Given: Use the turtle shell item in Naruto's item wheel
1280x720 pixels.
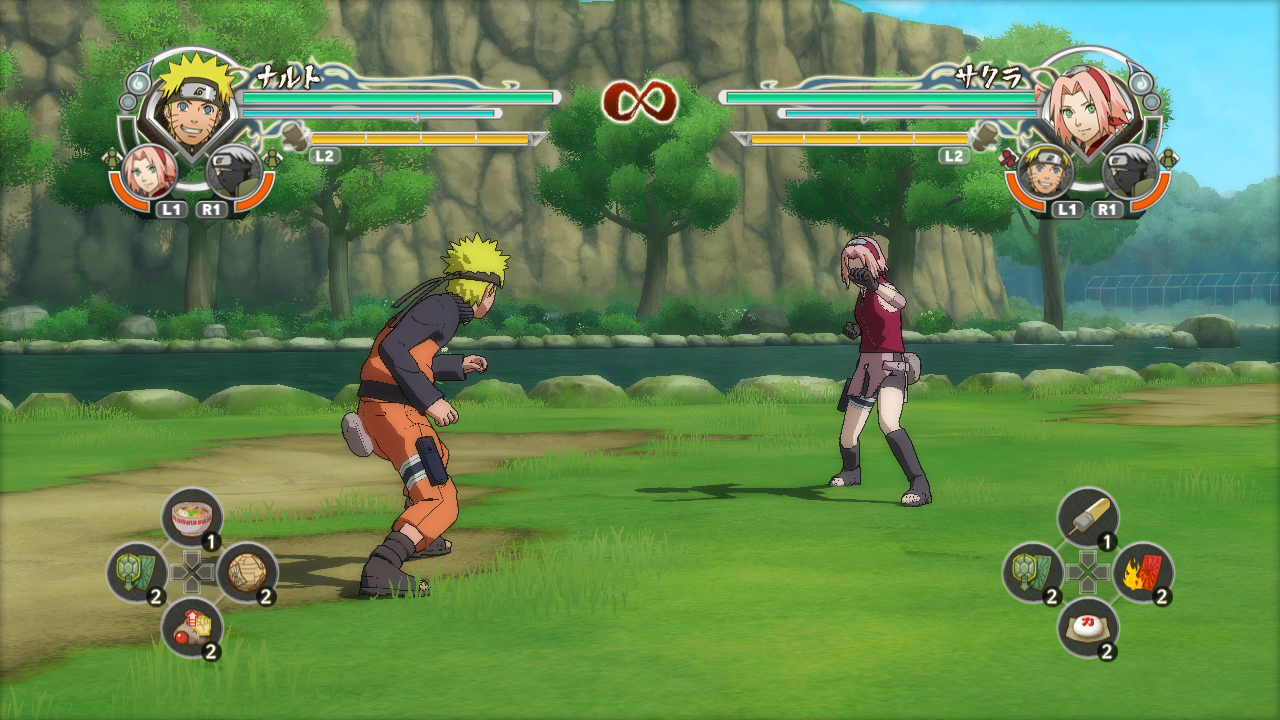Looking at the screenshot, I should (x=137, y=572).
